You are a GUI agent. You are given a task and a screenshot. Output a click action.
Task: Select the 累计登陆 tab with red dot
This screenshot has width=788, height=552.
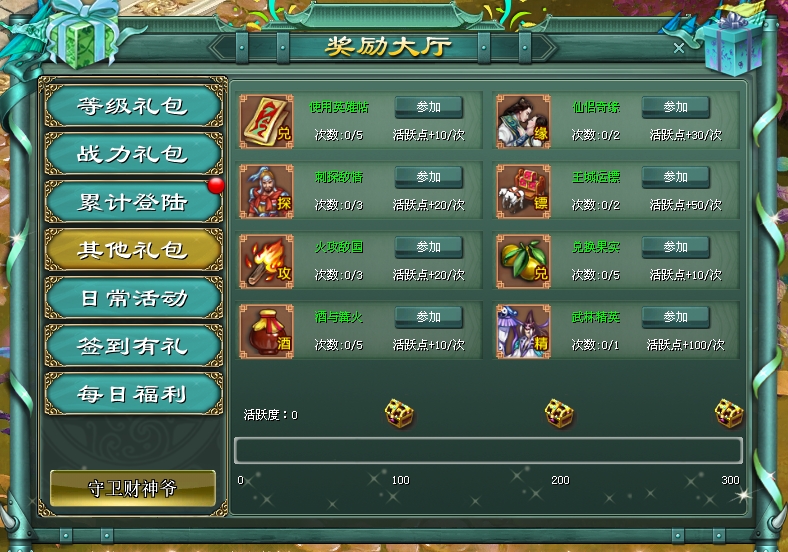click(x=133, y=202)
